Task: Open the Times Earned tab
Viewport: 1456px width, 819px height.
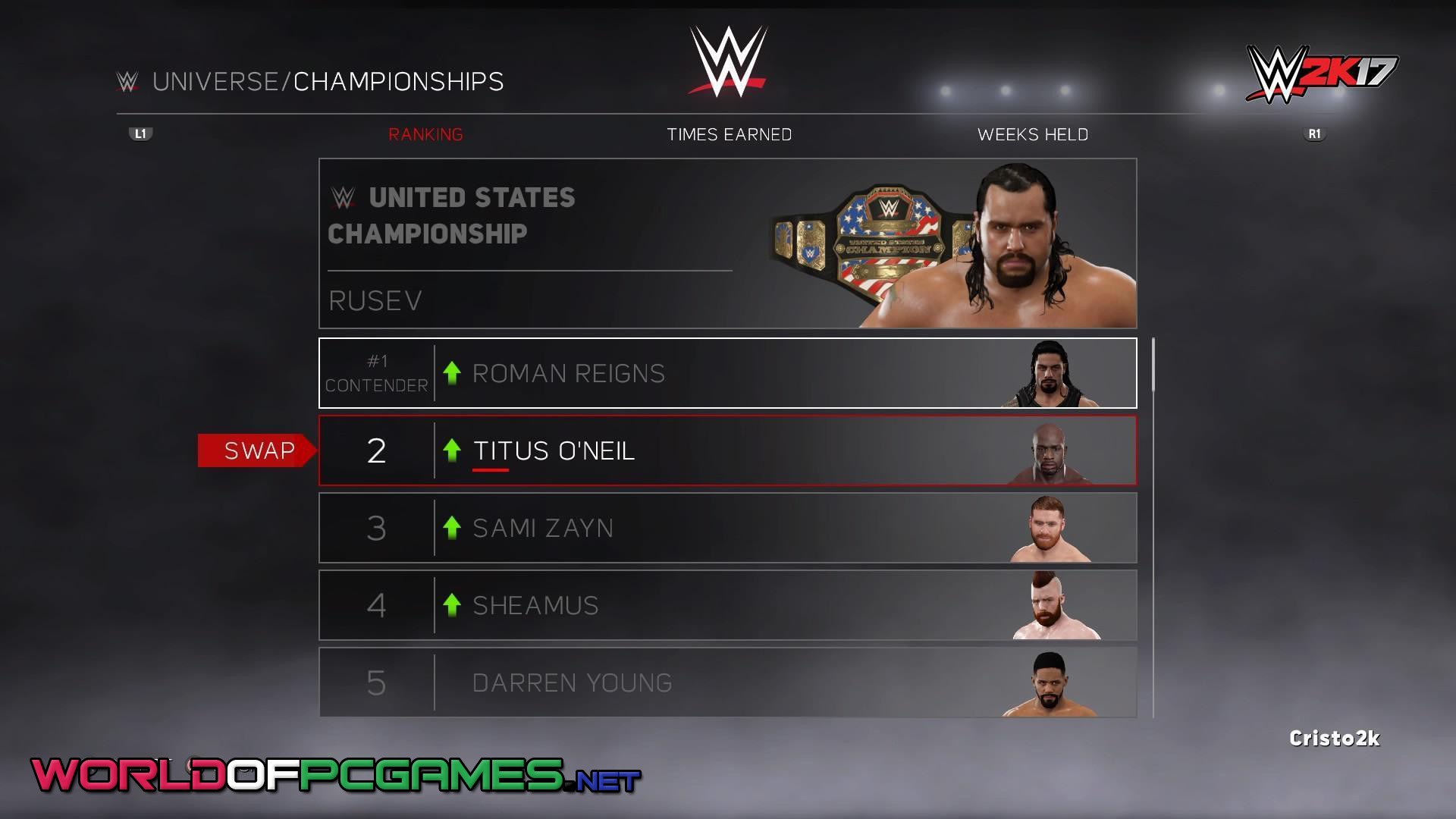Action: pyautogui.click(x=729, y=134)
